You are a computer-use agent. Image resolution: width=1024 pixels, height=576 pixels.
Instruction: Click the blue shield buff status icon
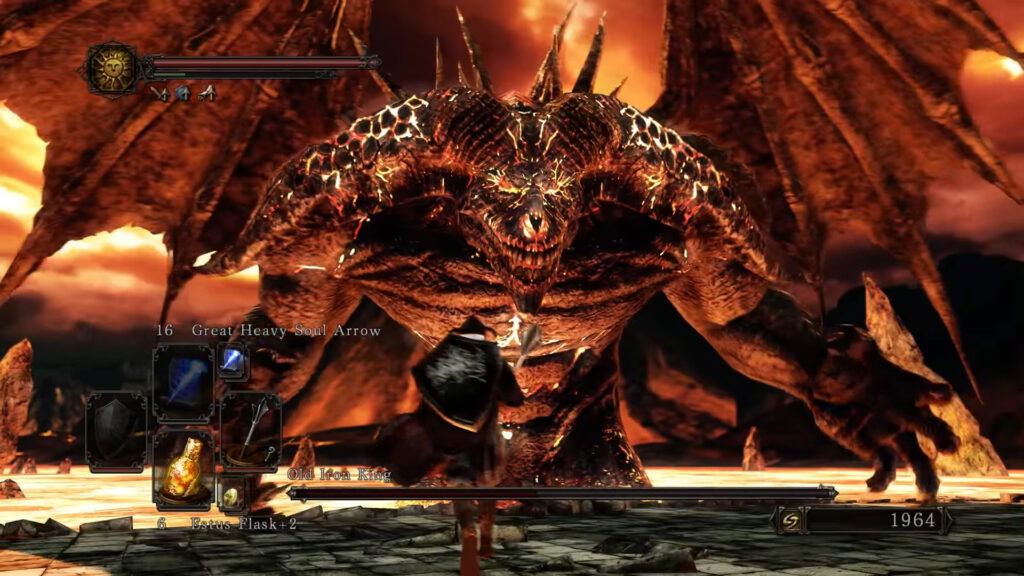coord(183,93)
